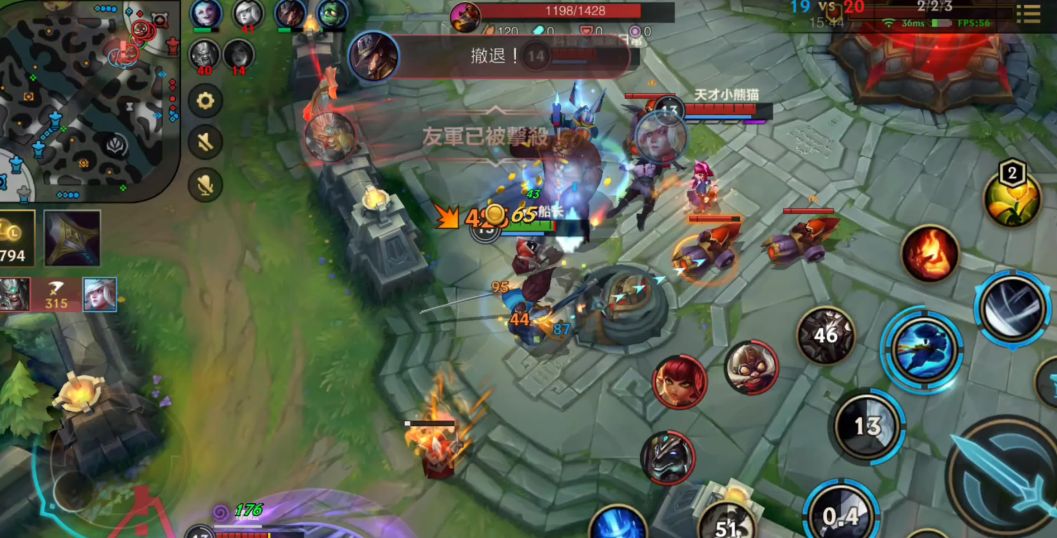Select the ability with 0.4 cooldown
This screenshot has height=538, width=1057.
(x=841, y=514)
